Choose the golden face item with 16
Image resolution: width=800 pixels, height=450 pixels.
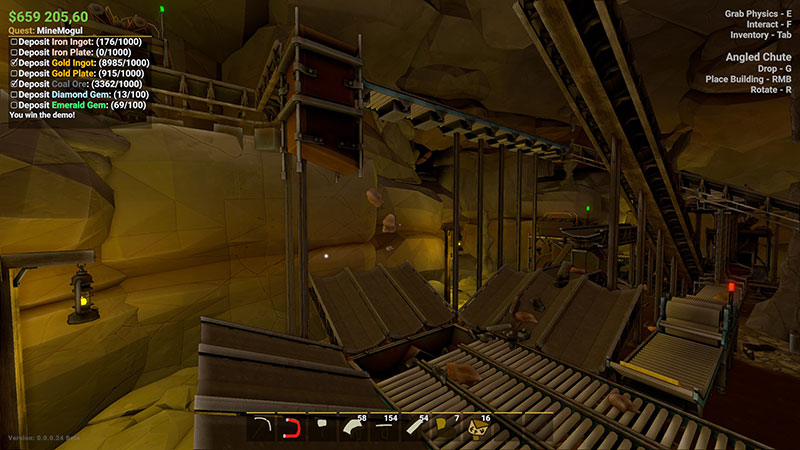(477, 428)
